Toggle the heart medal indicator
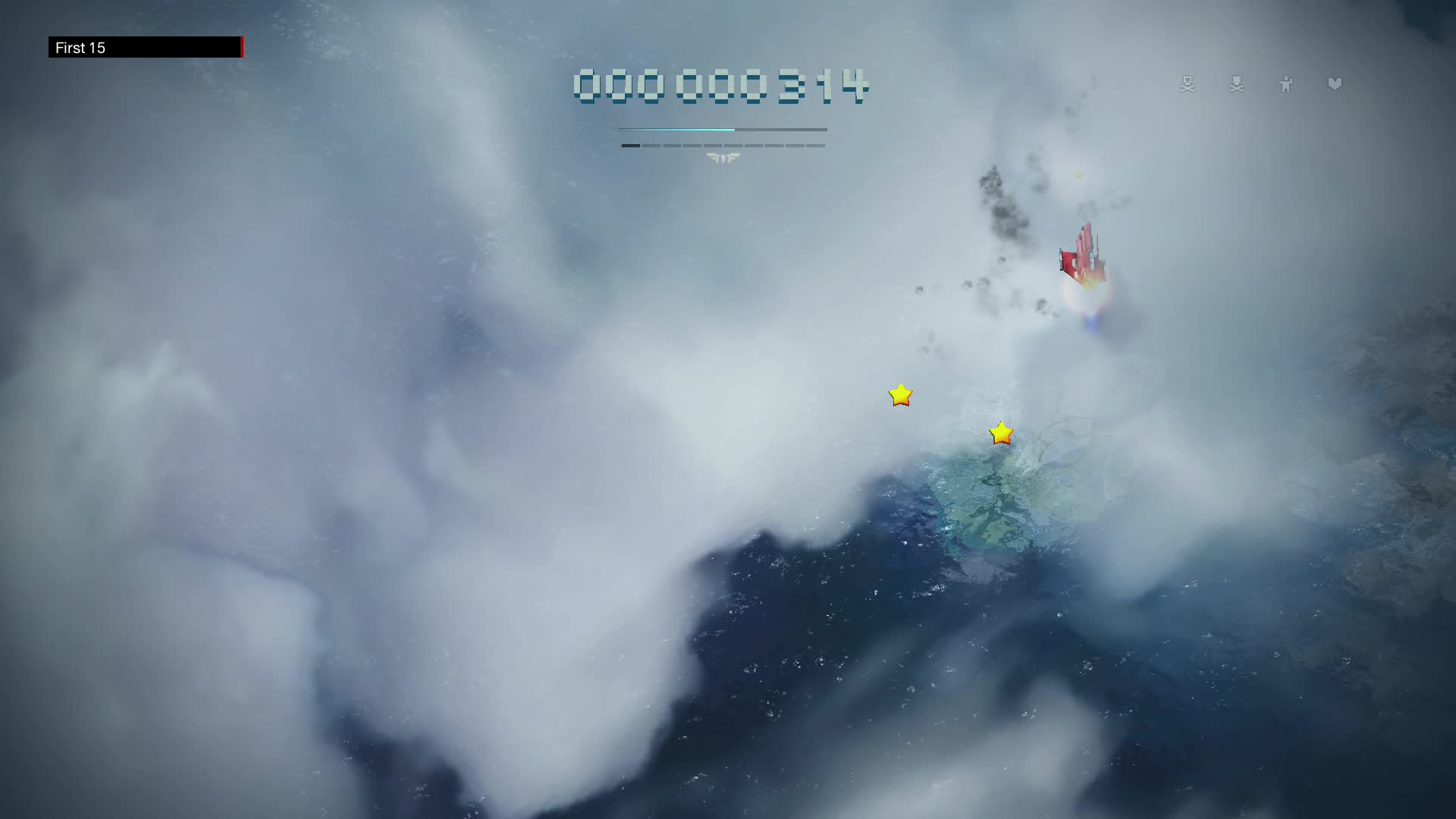This screenshot has height=819, width=1456. [1335, 84]
